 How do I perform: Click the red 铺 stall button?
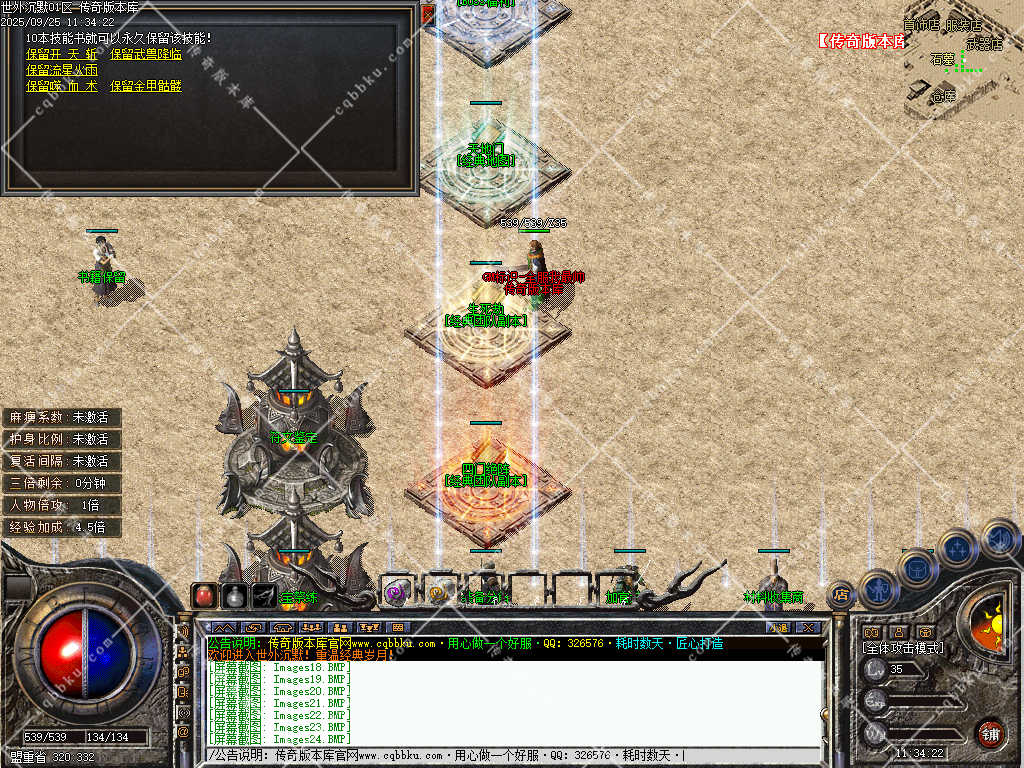(x=990, y=732)
